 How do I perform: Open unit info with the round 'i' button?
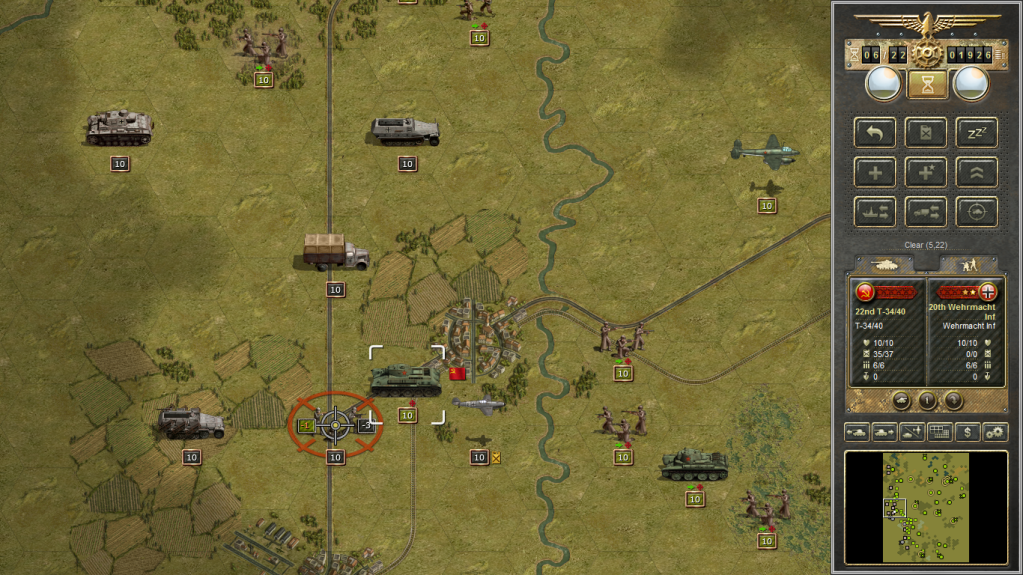(x=927, y=400)
